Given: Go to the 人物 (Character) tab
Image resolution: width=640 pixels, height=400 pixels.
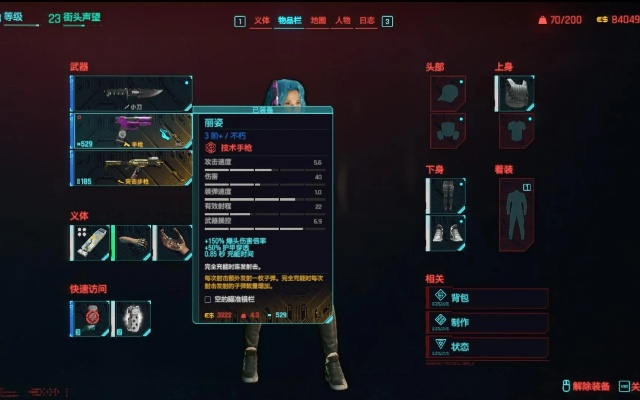Looking at the screenshot, I should (343, 20).
